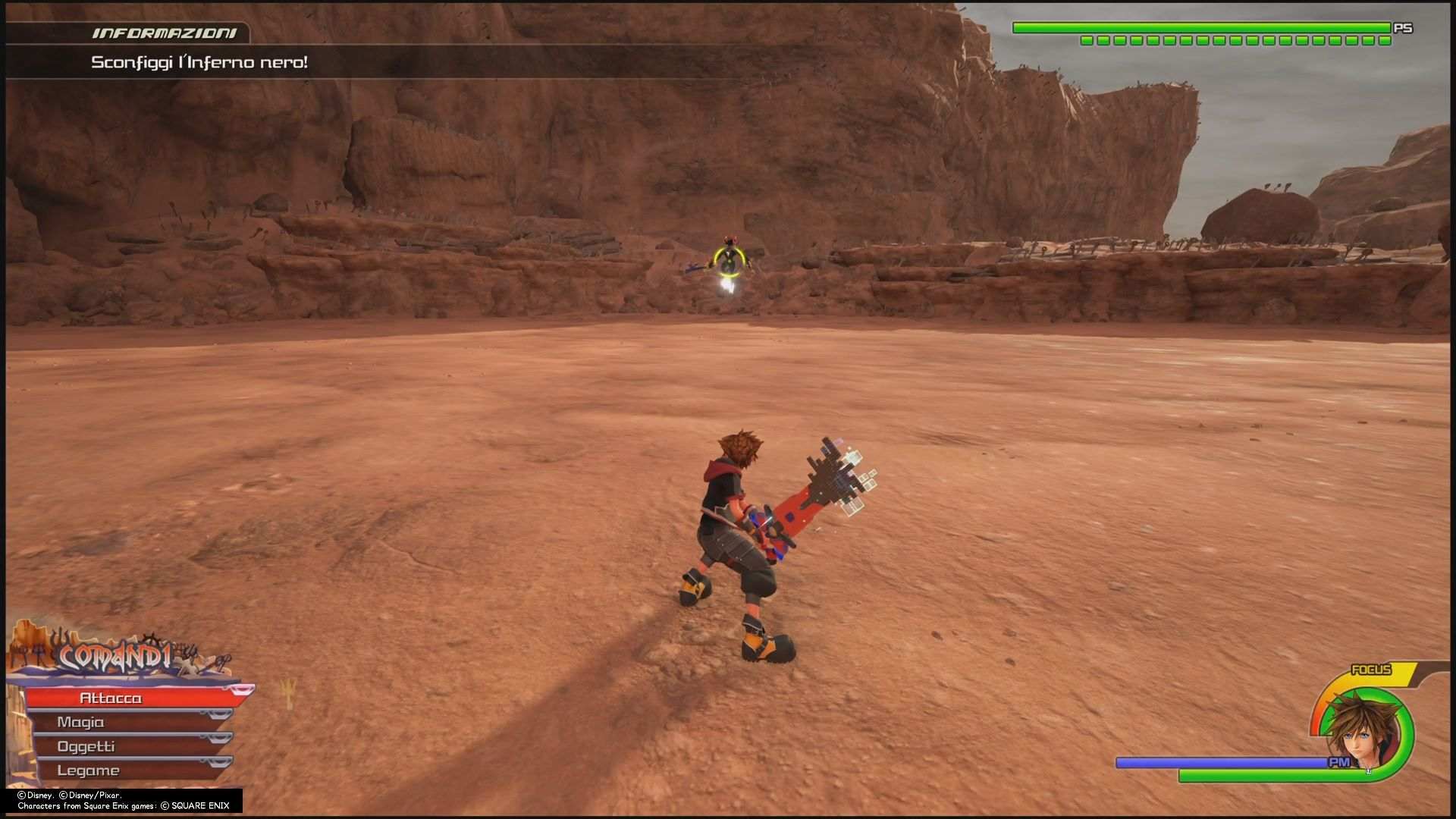Select the Attacca command
The image size is (1456, 819).
click(112, 697)
